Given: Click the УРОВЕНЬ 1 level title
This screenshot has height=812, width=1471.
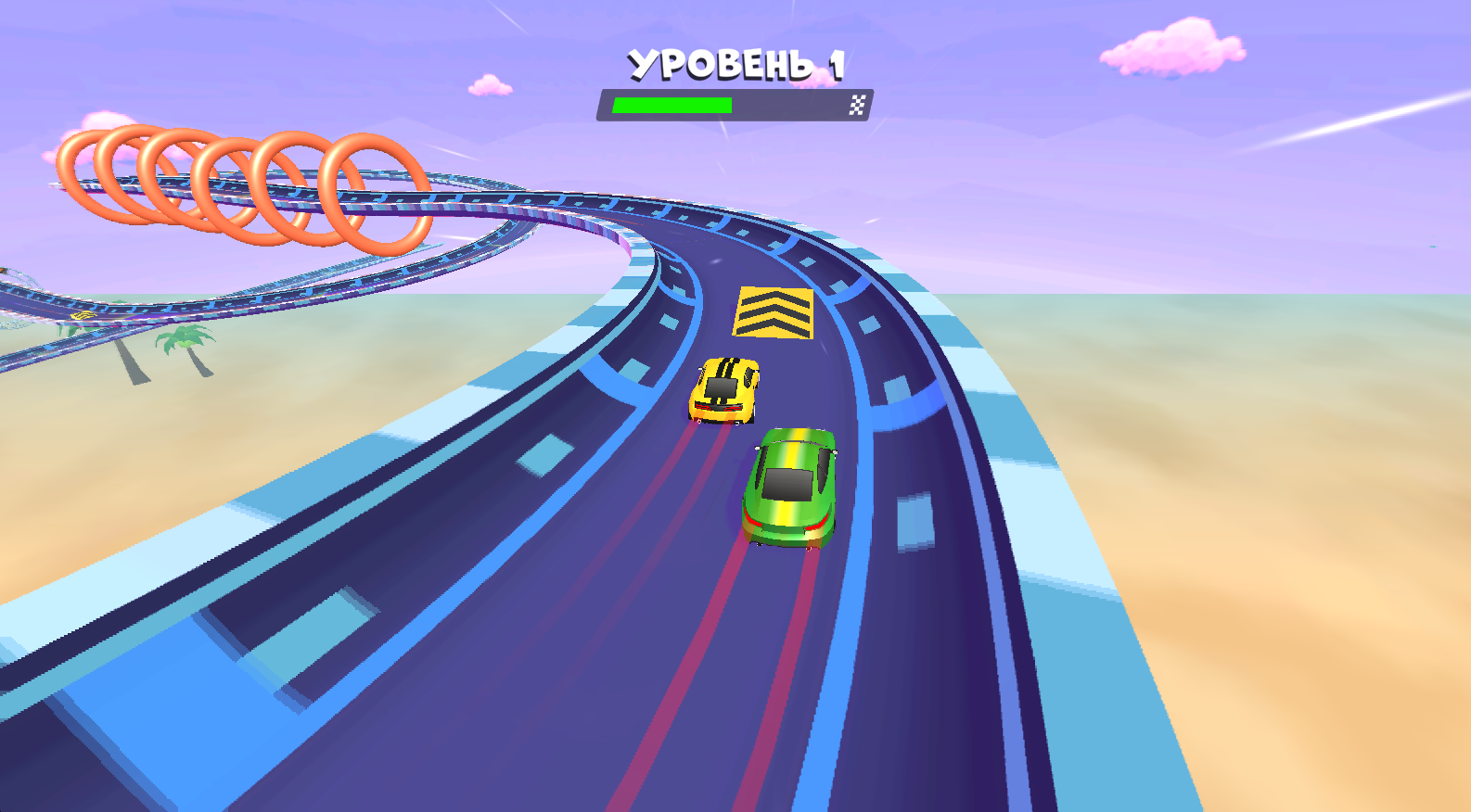Looking at the screenshot, I should pos(737,63).
